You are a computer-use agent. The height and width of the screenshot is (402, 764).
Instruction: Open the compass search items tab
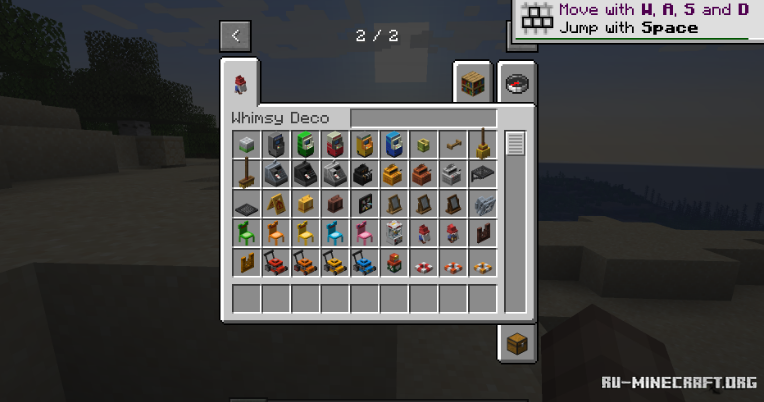pyautogui.click(x=516, y=84)
